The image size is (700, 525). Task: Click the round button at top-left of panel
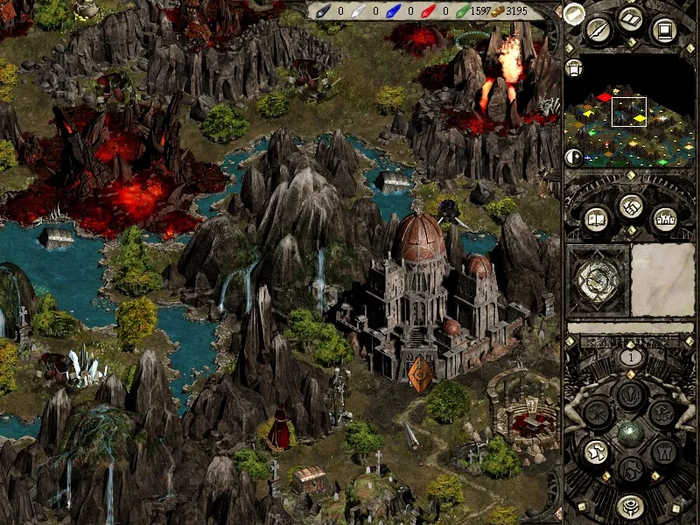coord(574,13)
